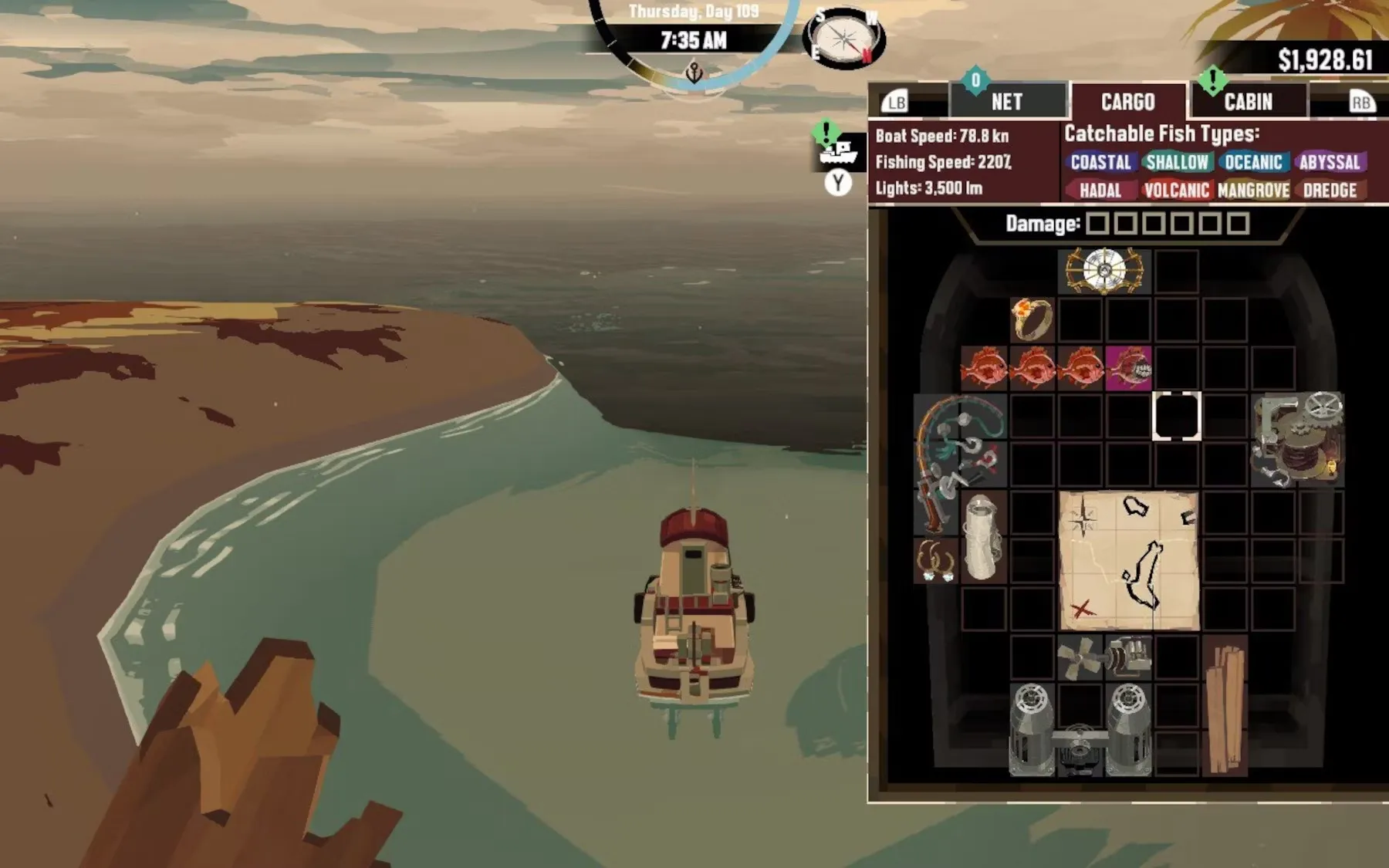Choose the small propeller engine
Image resolution: width=1389 pixels, height=868 pixels.
point(1104,658)
